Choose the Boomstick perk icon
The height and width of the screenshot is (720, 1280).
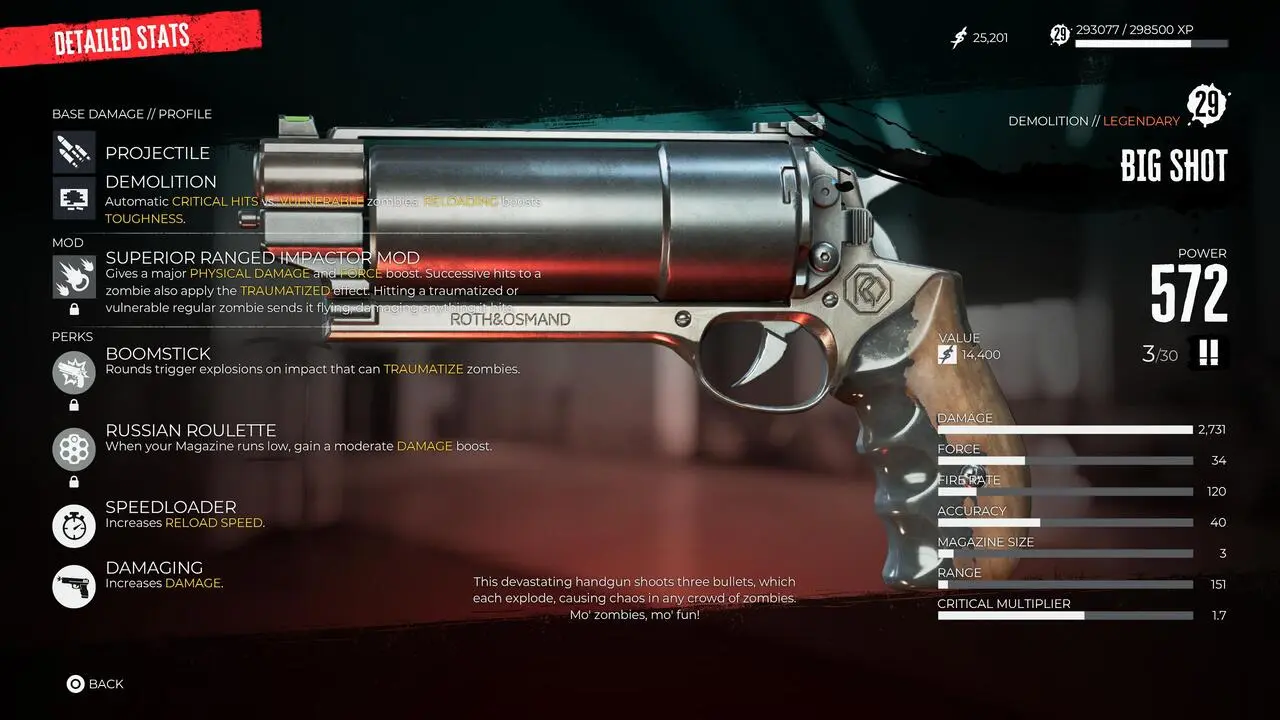click(x=74, y=372)
